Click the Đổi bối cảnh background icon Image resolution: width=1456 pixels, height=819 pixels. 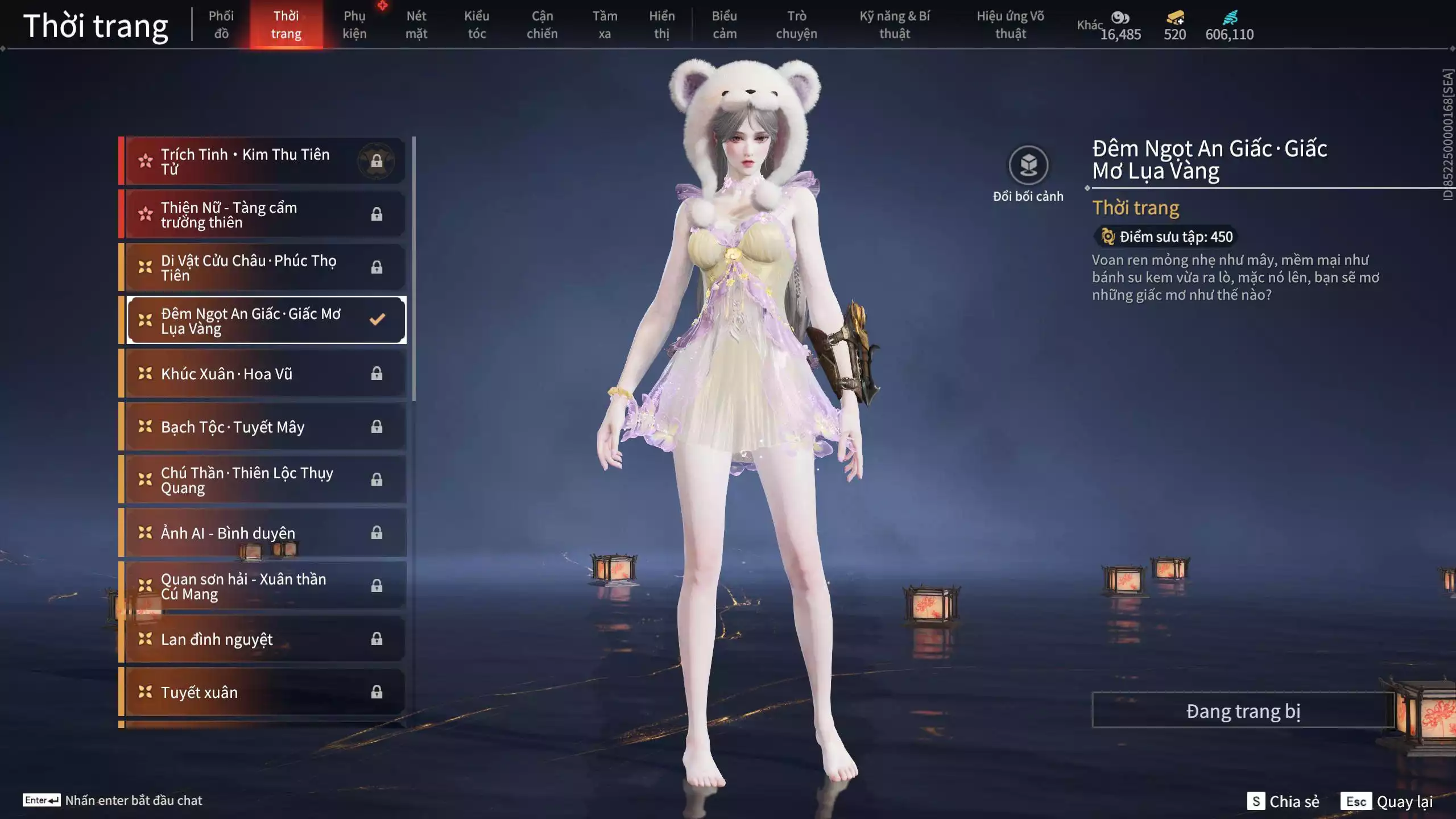click(x=1028, y=166)
